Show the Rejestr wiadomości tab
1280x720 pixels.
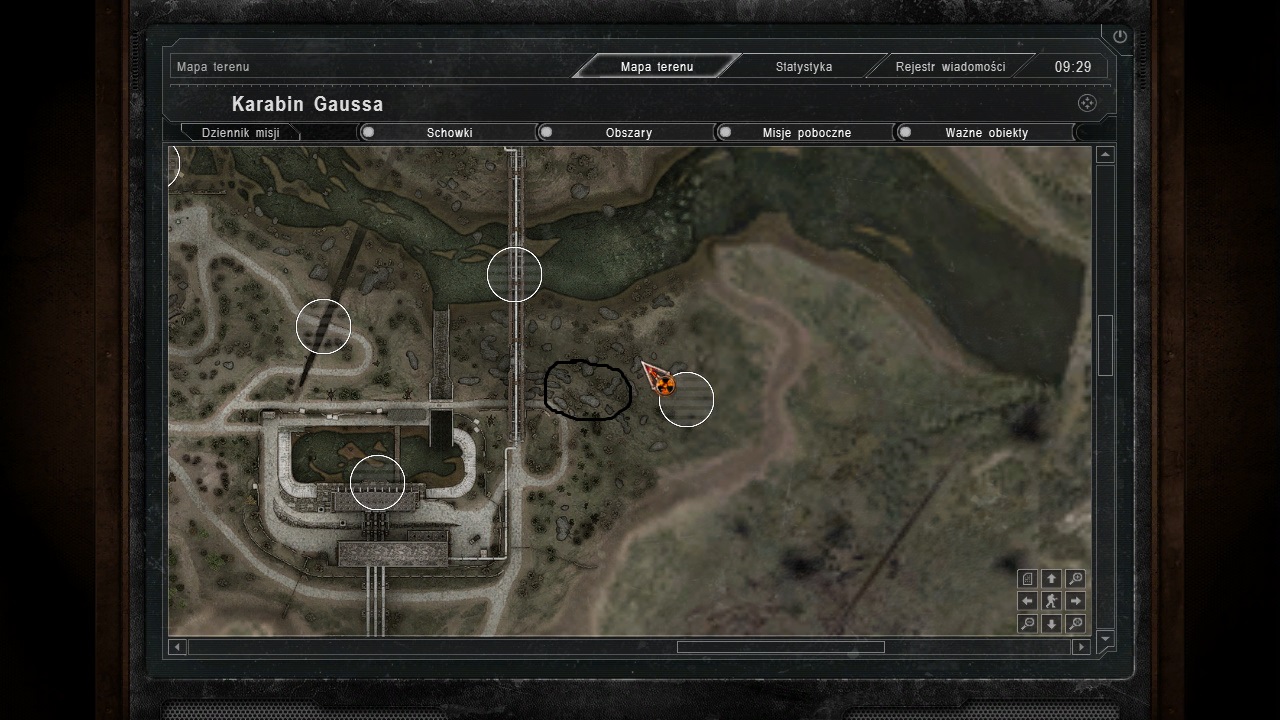coord(949,67)
